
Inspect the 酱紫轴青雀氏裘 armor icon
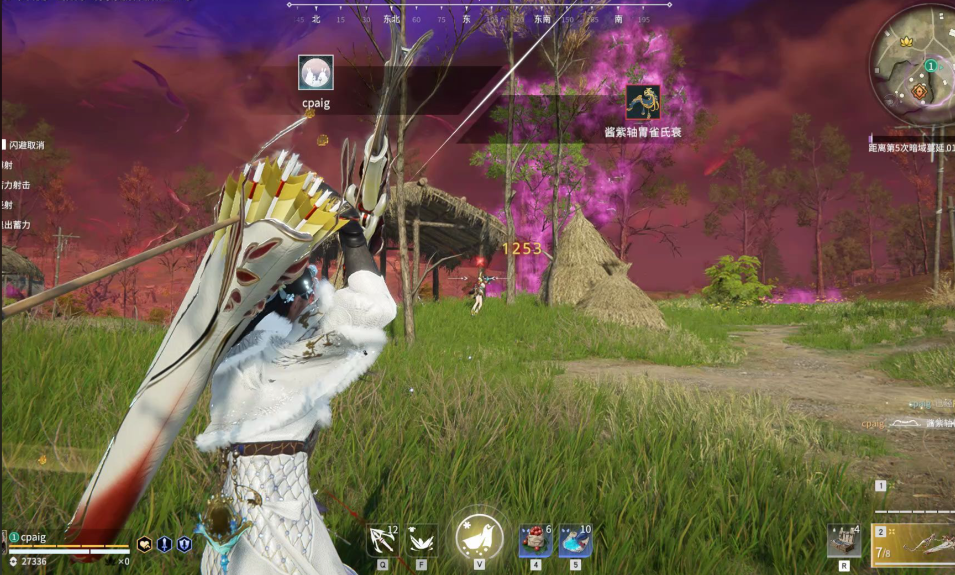click(643, 103)
